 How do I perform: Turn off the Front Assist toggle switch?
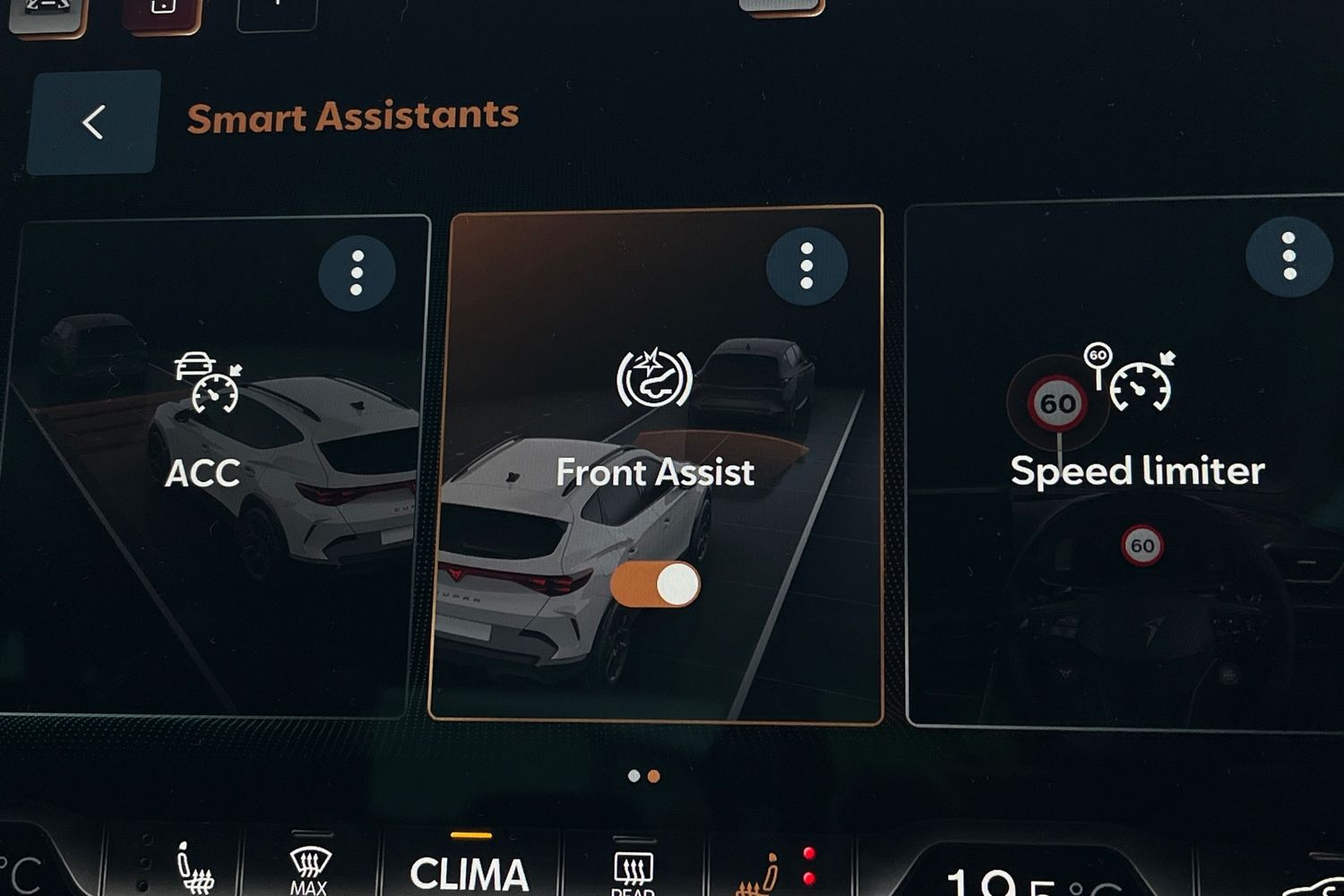coord(655,585)
